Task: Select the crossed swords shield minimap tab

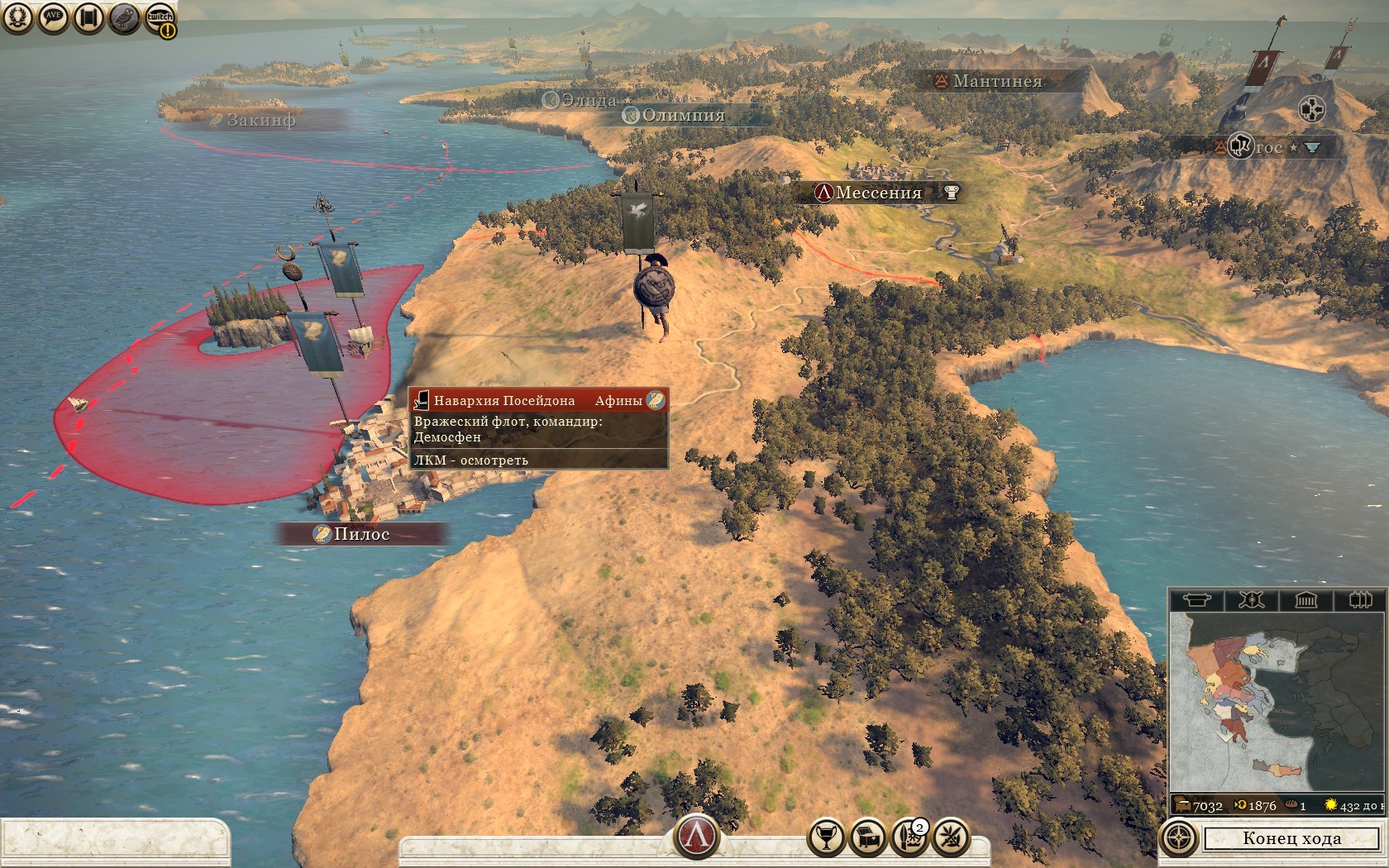Action: pyautogui.click(x=1251, y=599)
